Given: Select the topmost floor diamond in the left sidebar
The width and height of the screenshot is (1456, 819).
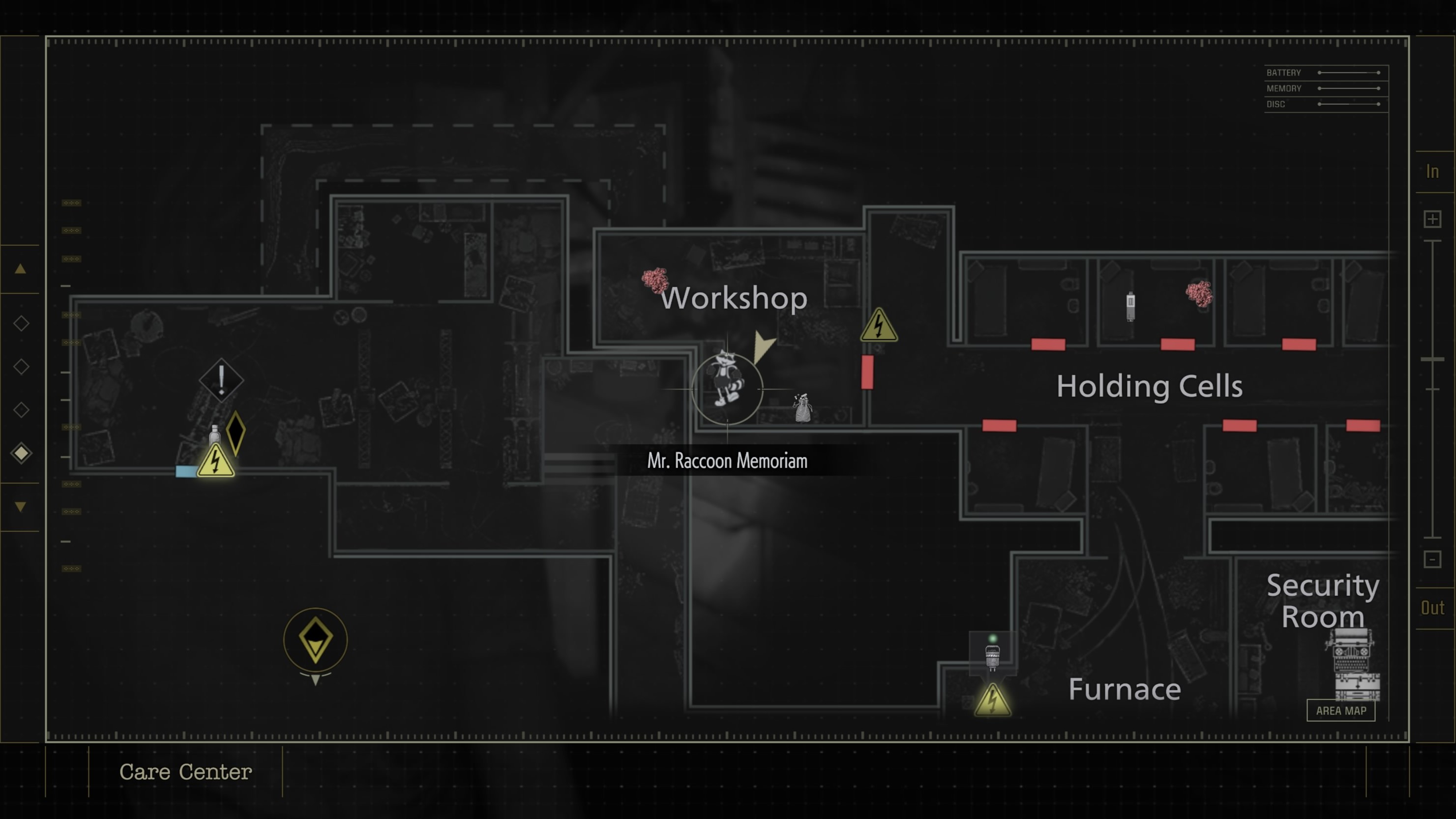Looking at the screenshot, I should pyautogui.click(x=21, y=323).
